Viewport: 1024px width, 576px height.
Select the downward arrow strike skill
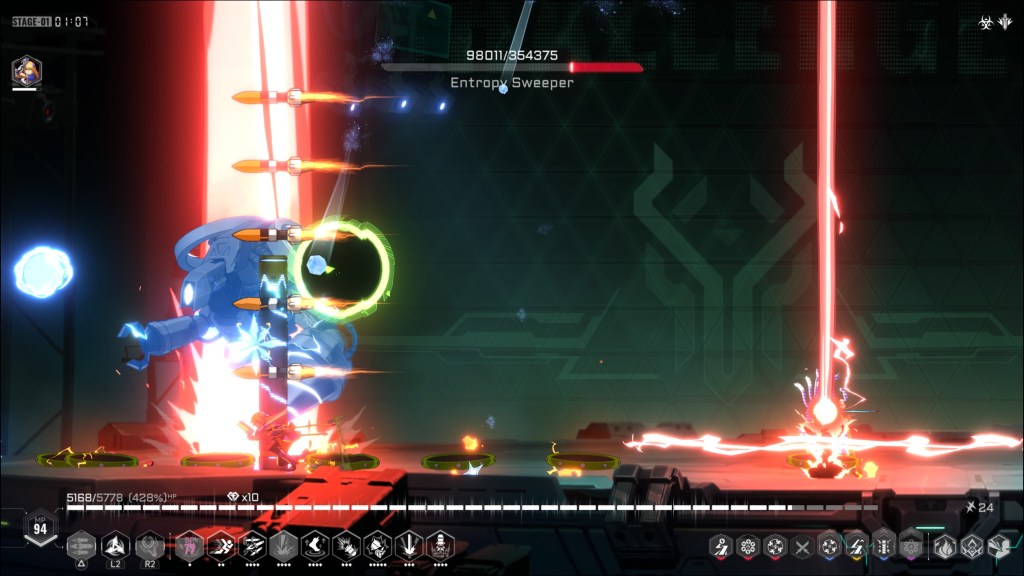(x=408, y=545)
